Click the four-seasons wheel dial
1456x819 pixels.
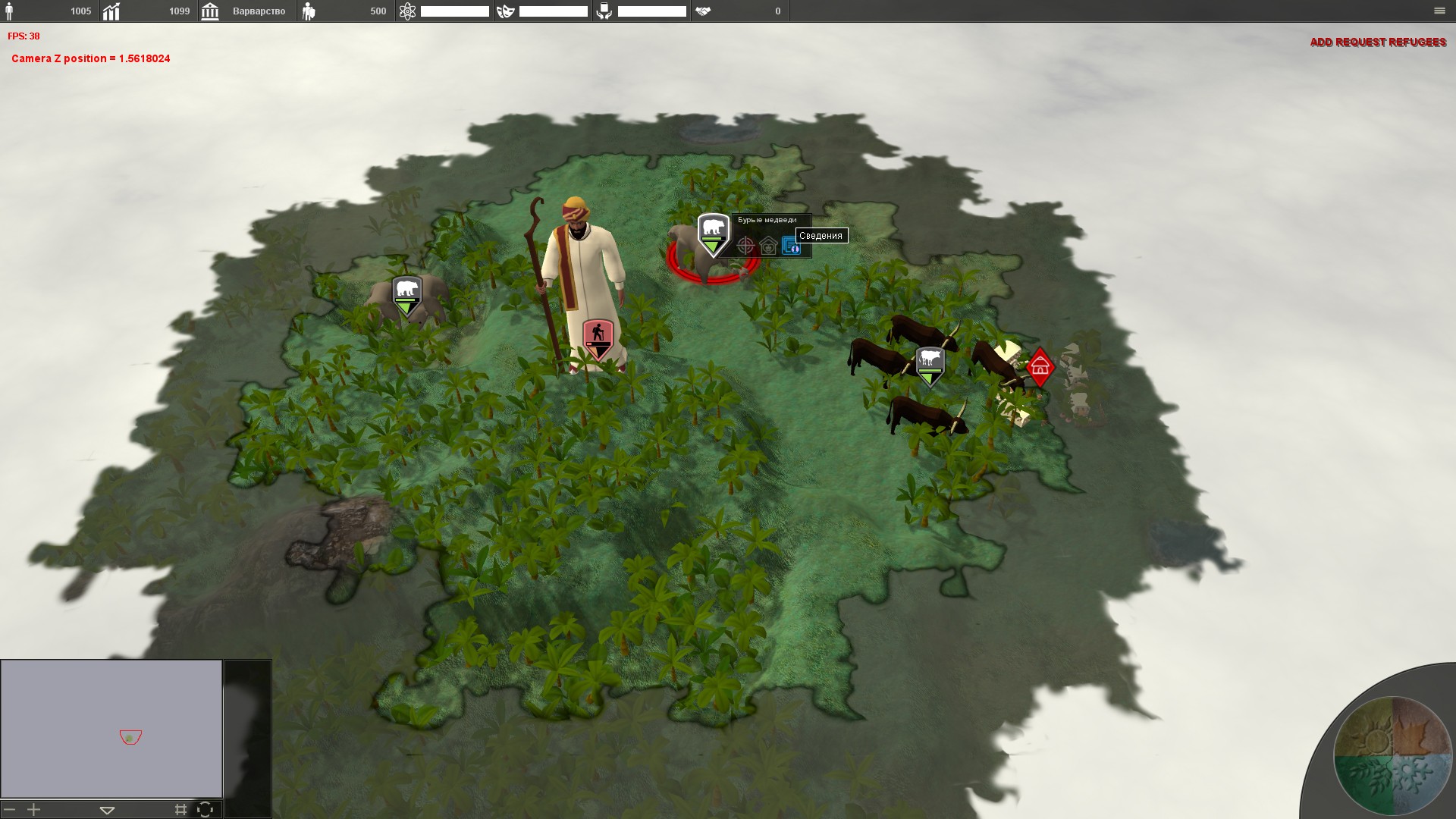1392,755
